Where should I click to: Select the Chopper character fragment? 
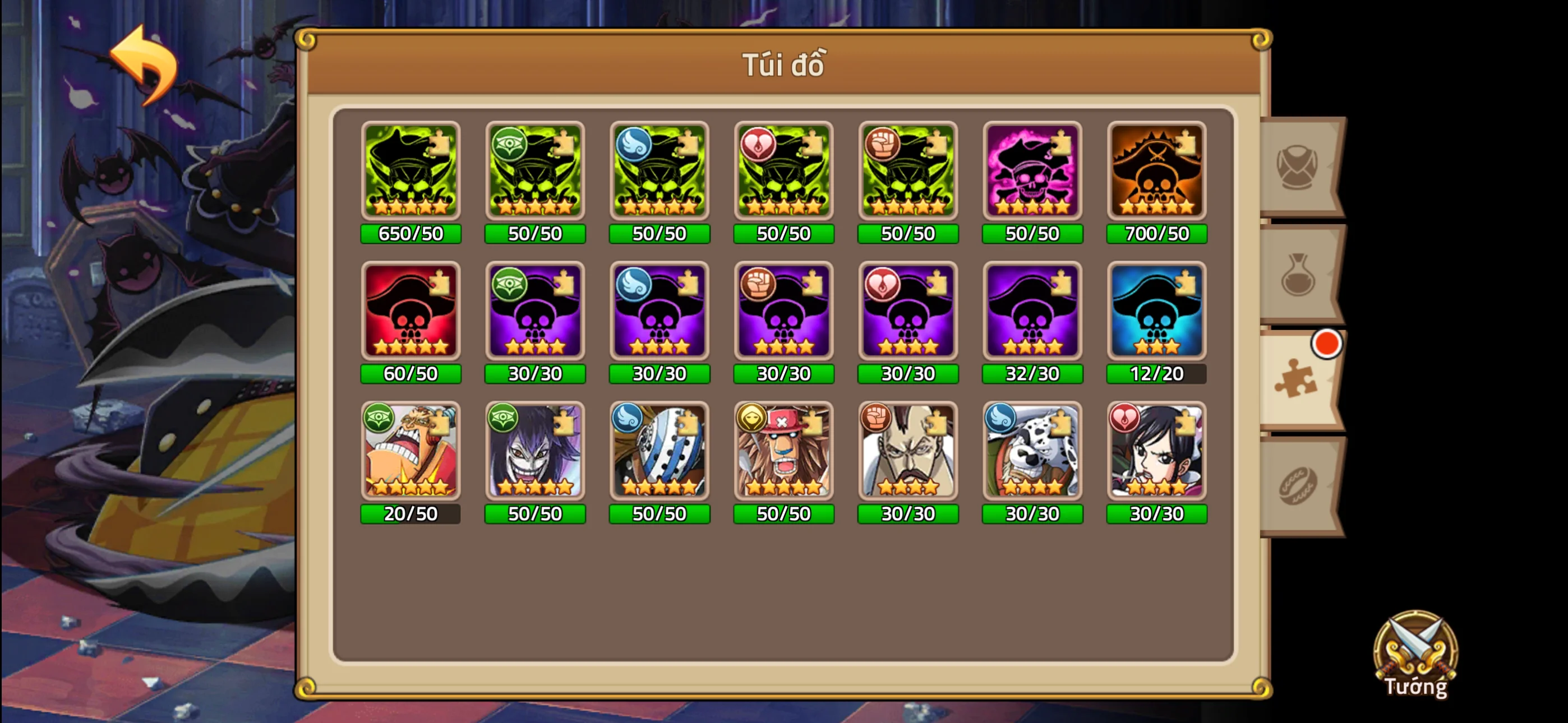(x=784, y=453)
